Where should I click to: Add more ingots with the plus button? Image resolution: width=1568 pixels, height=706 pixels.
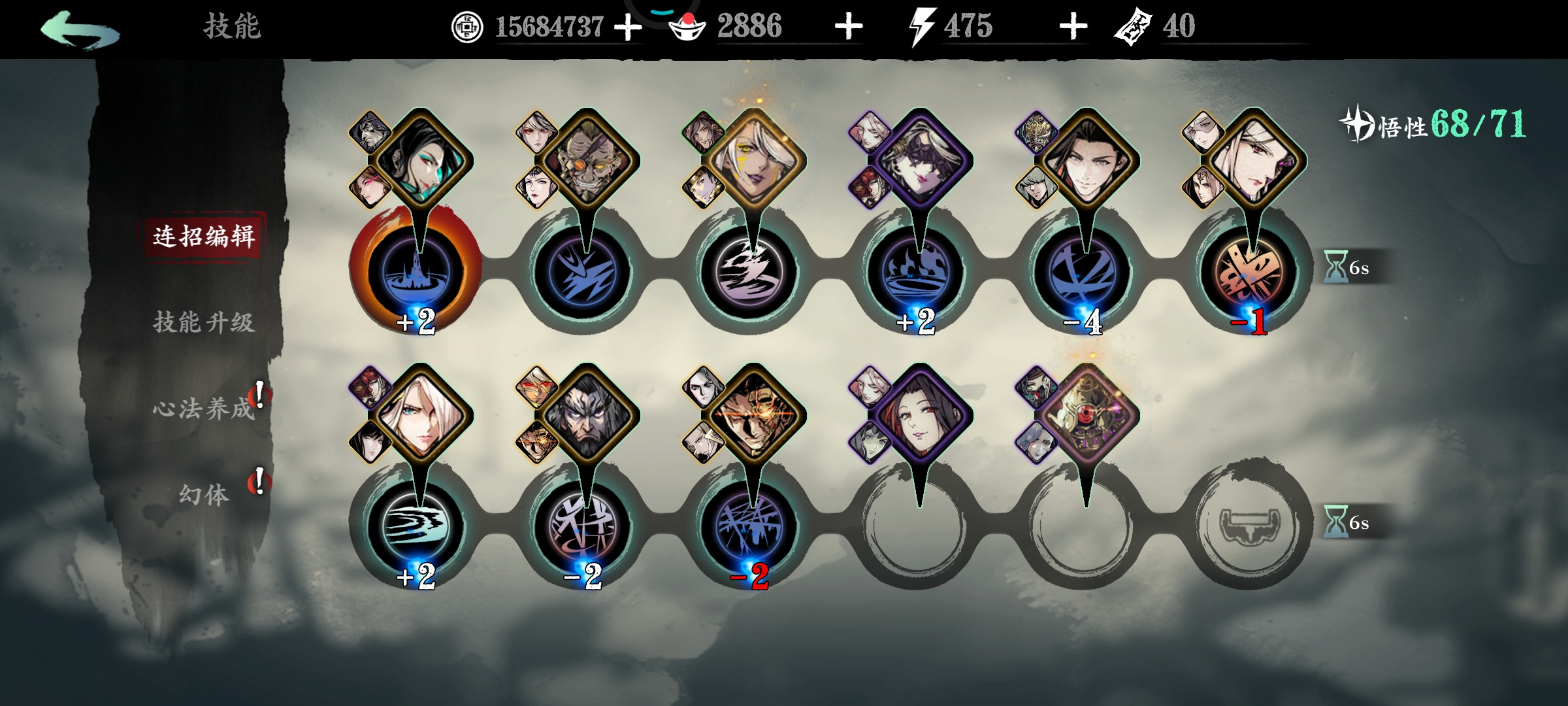pyautogui.click(x=849, y=27)
